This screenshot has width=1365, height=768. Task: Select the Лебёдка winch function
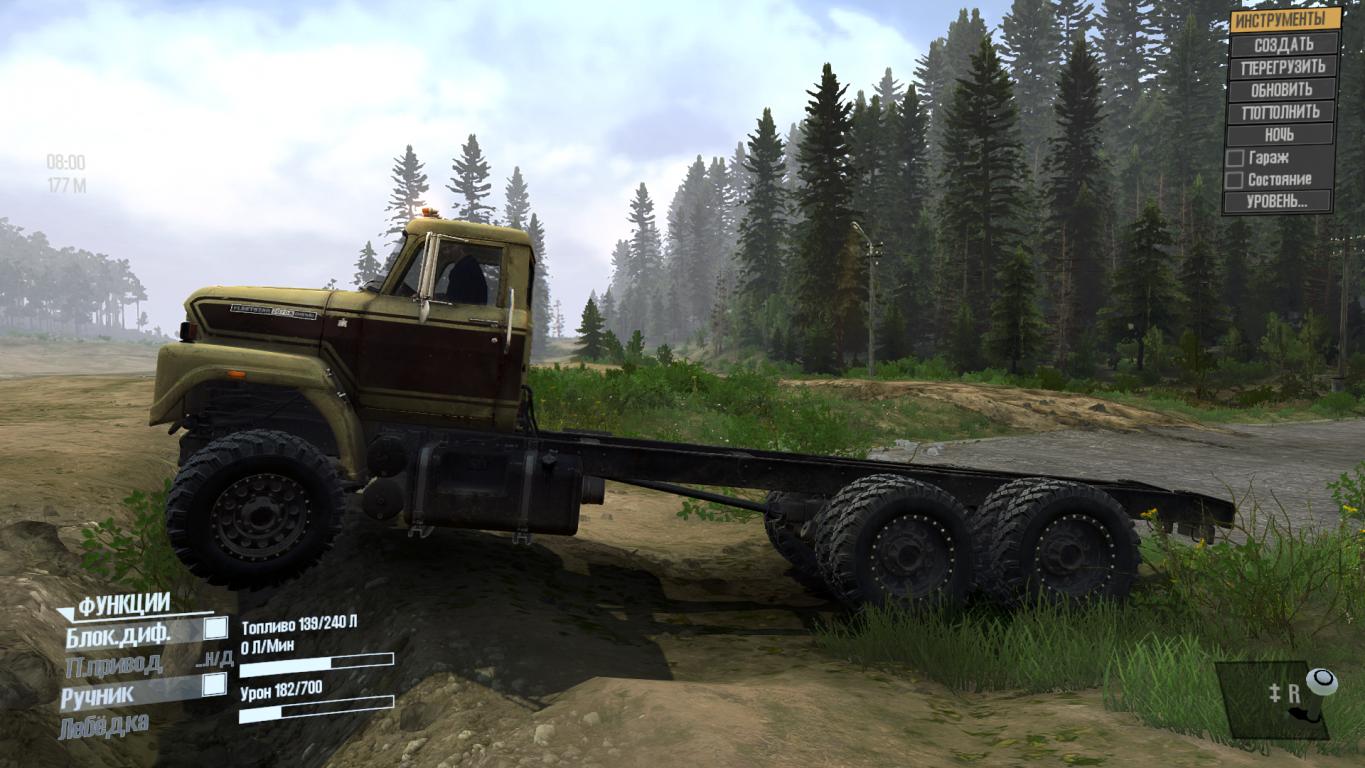tap(105, 724)
